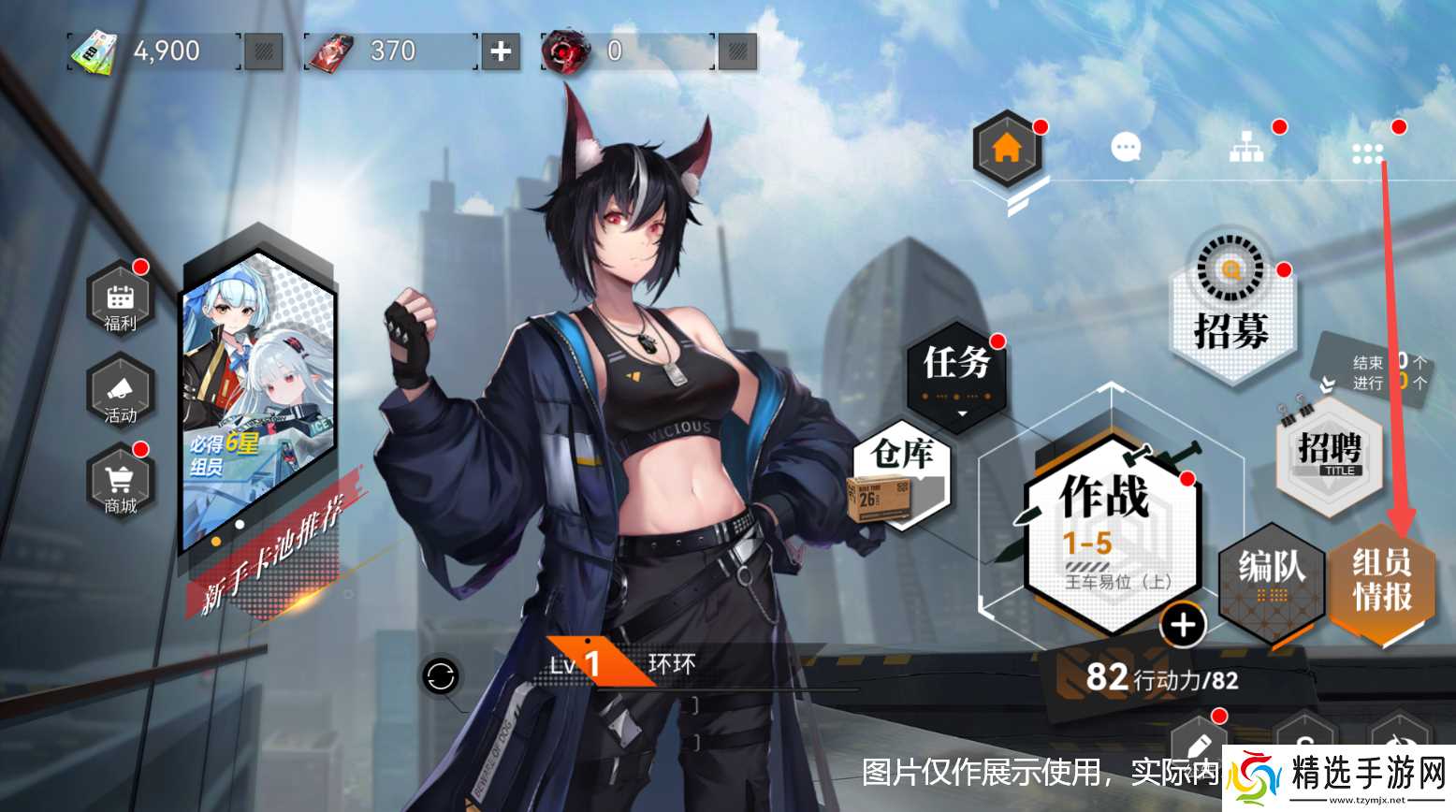The width and height of the screenshot is (1456, 812).
Task: Open the chat message bubble icon
Action: click(1127, 148)
